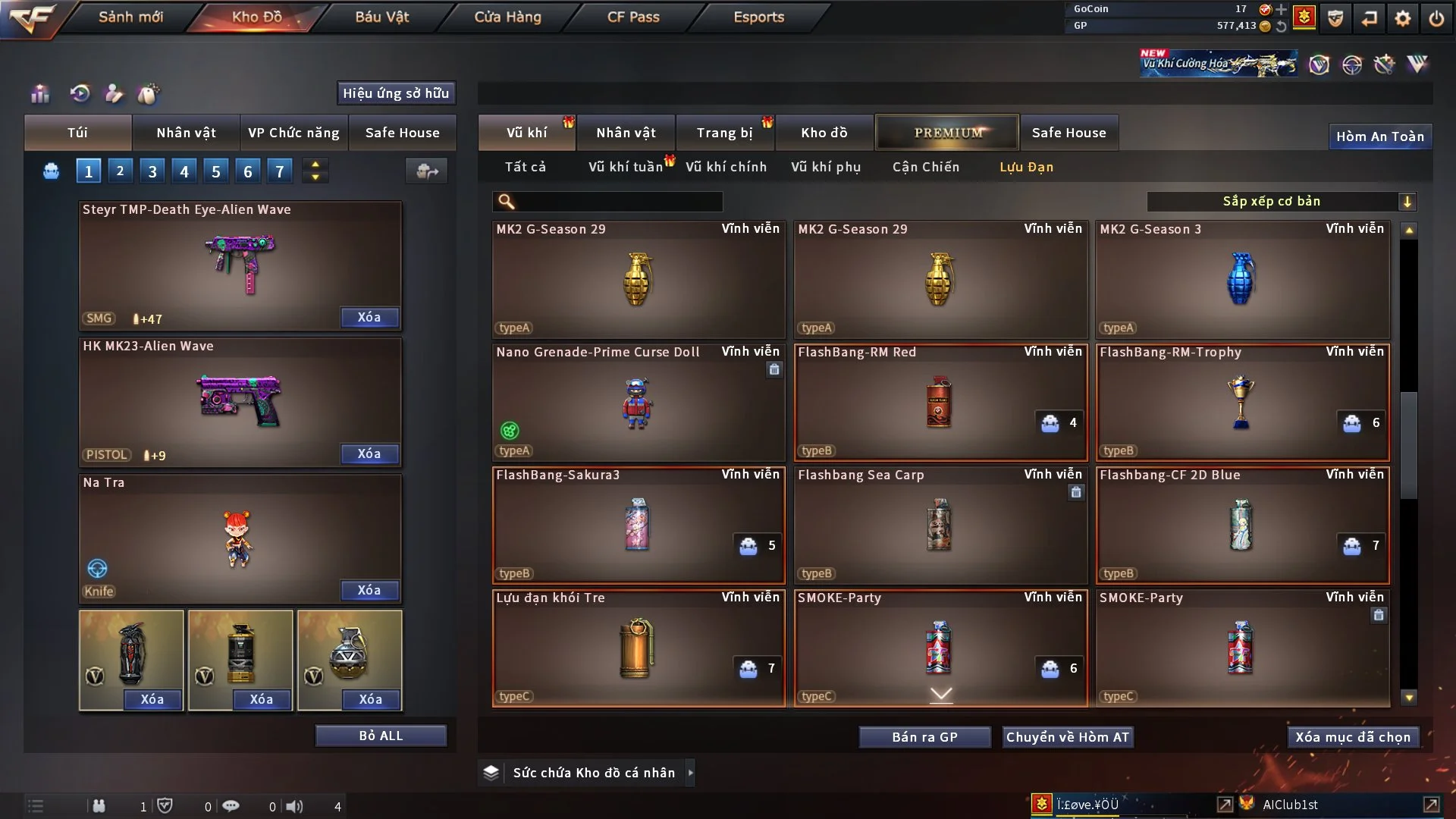Choose the Nano Grenade-Prime Curse Doll

click(638, 403)
